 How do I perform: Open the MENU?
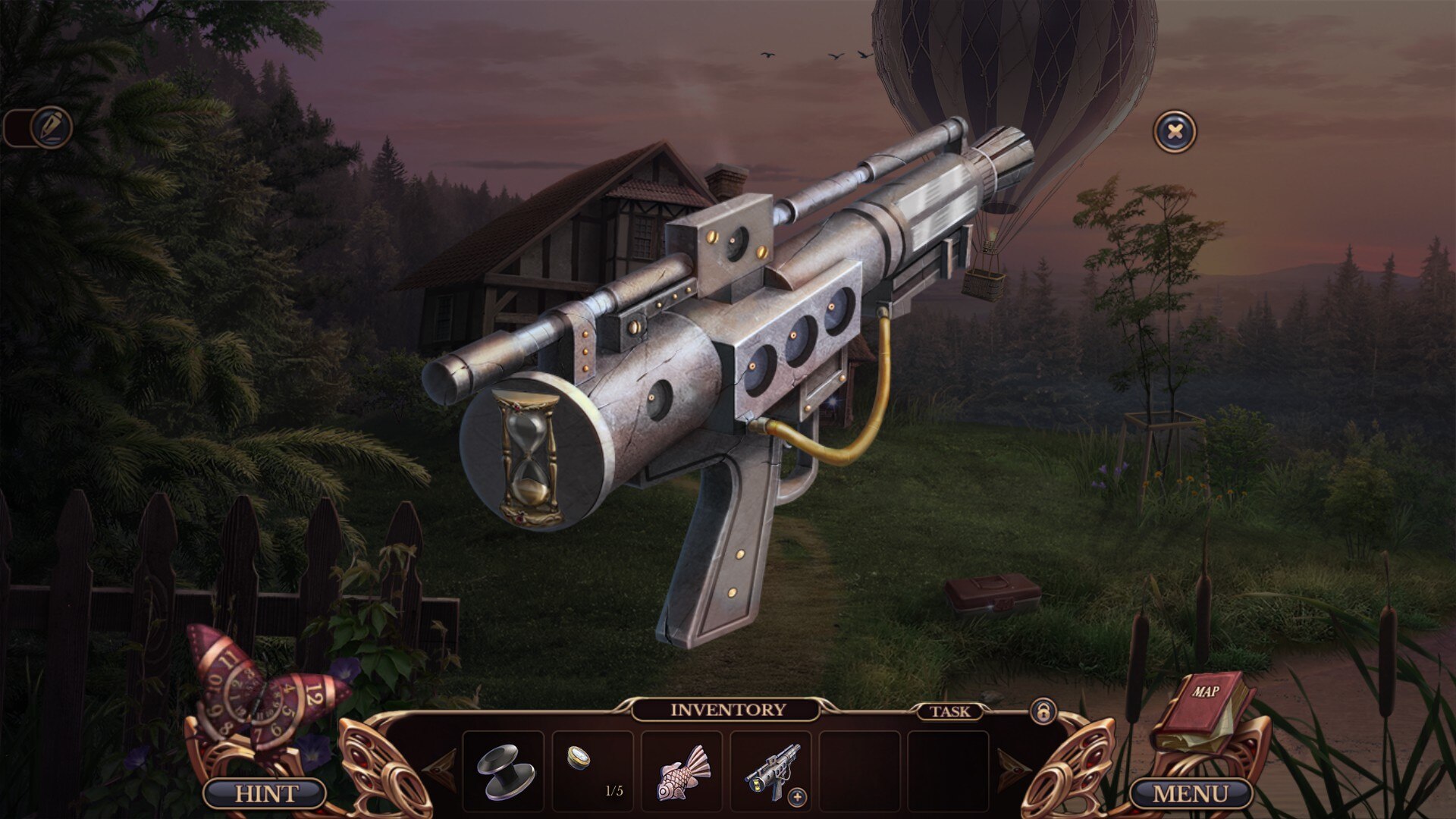click(x=1190, y=794)
